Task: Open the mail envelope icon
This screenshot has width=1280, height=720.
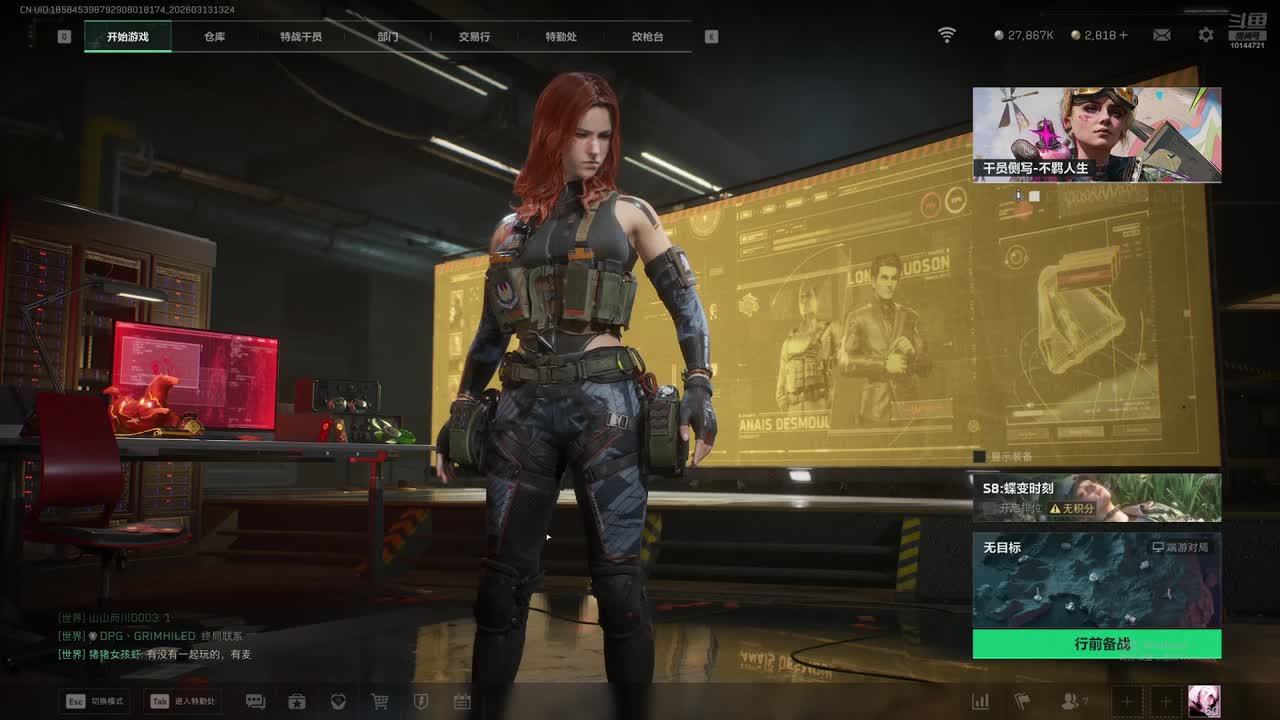Action: click(x=1162, y=35)
